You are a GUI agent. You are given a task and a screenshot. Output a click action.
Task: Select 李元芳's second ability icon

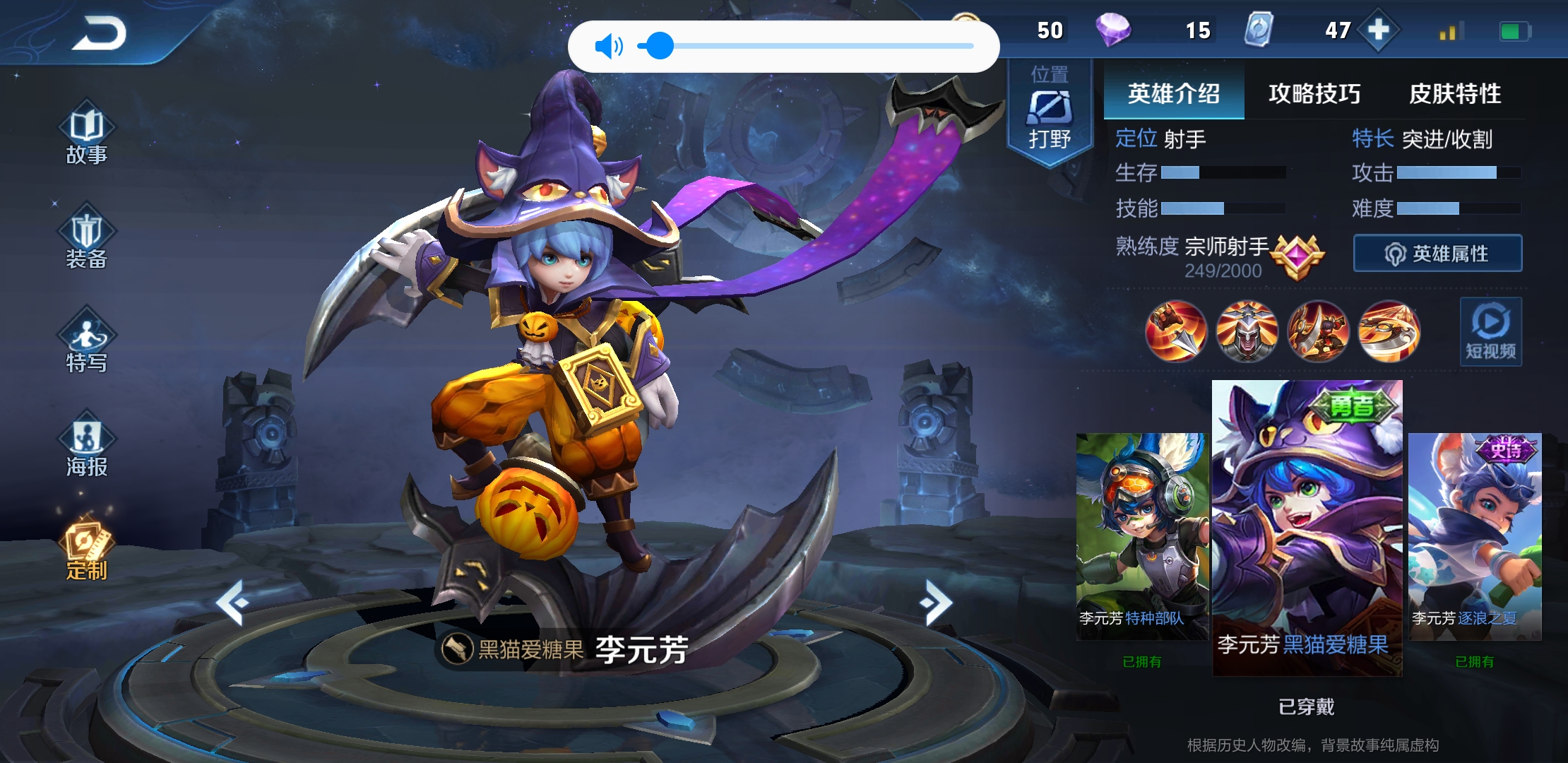[1247, 332]
